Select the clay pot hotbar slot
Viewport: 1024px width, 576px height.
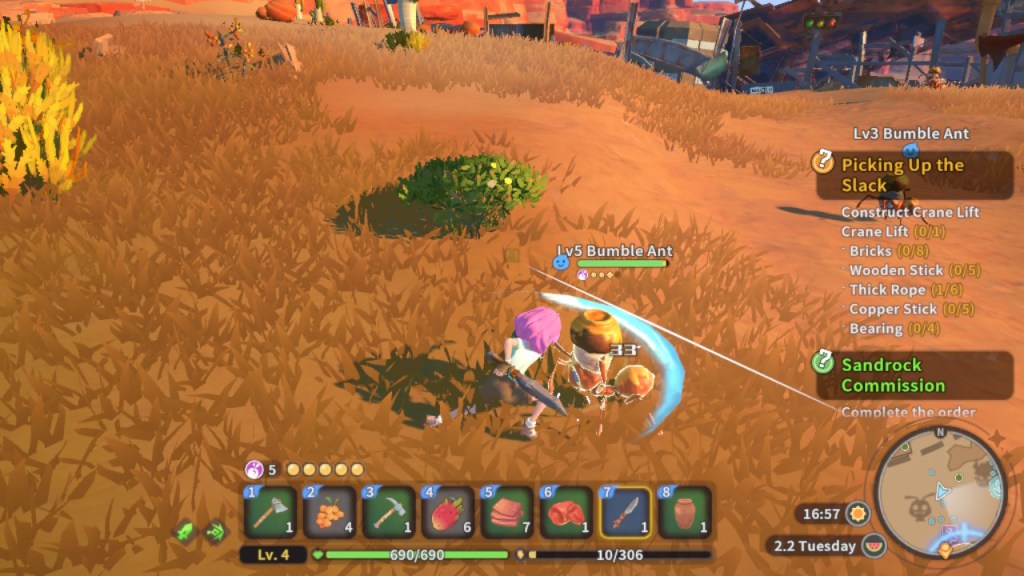coord(684,512)
